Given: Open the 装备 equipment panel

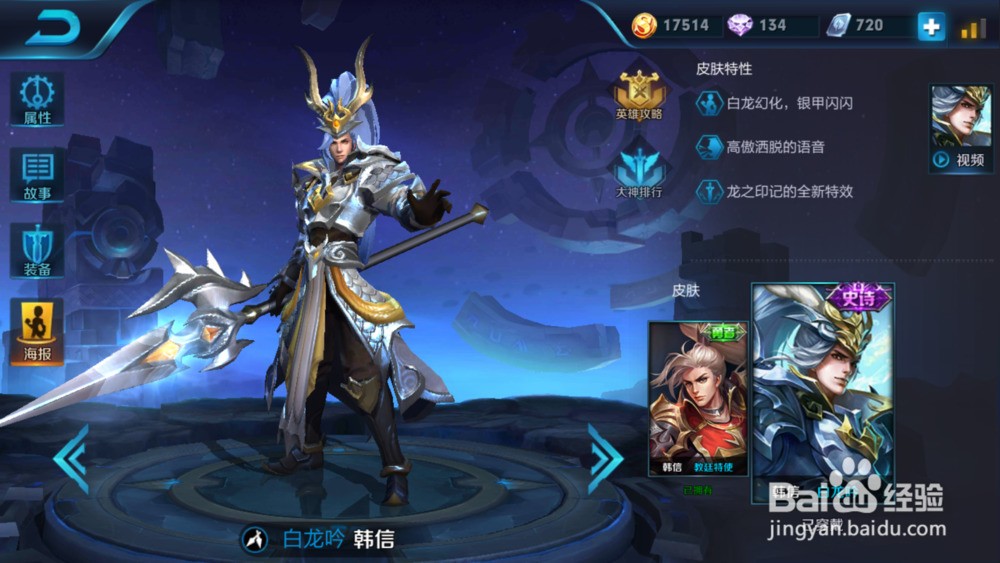Looking at the screenshot, I should coord(37,250).
